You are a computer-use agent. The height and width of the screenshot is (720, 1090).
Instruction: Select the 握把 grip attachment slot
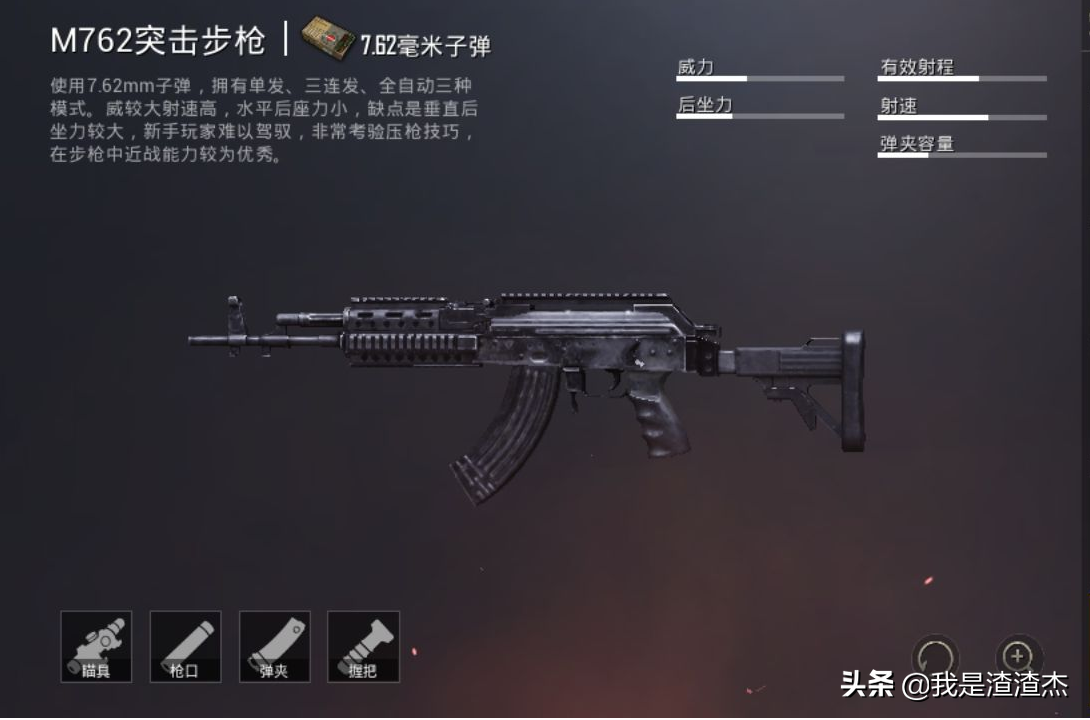click(x=363, y=646)
